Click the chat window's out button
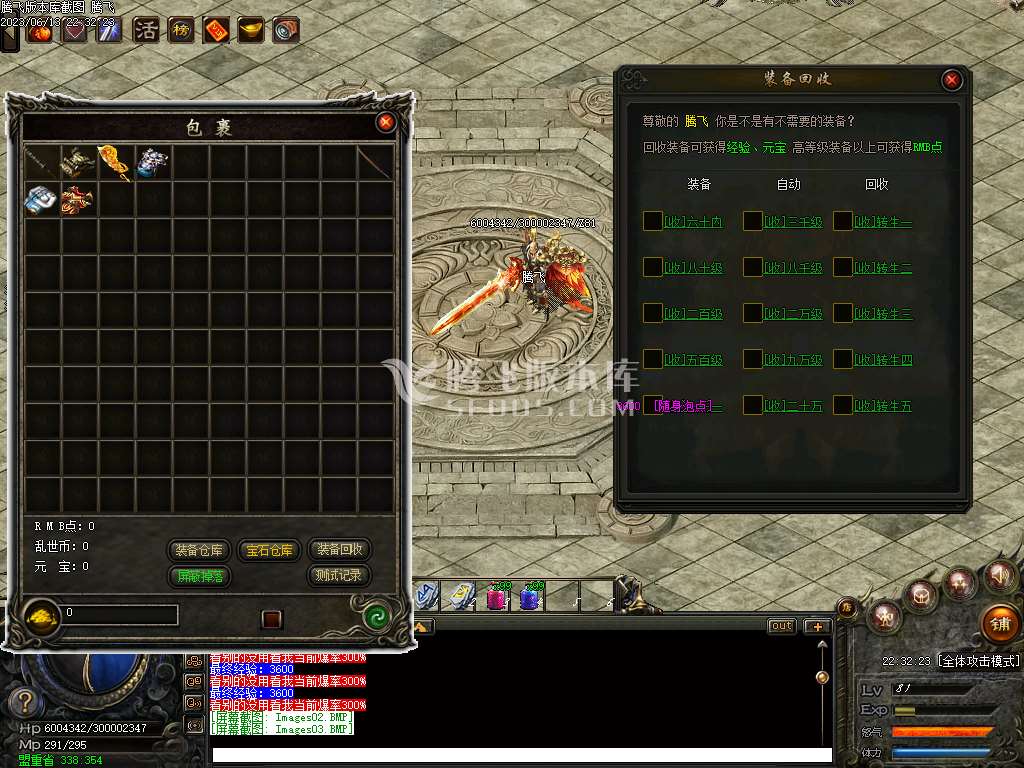 coord(781,626)
